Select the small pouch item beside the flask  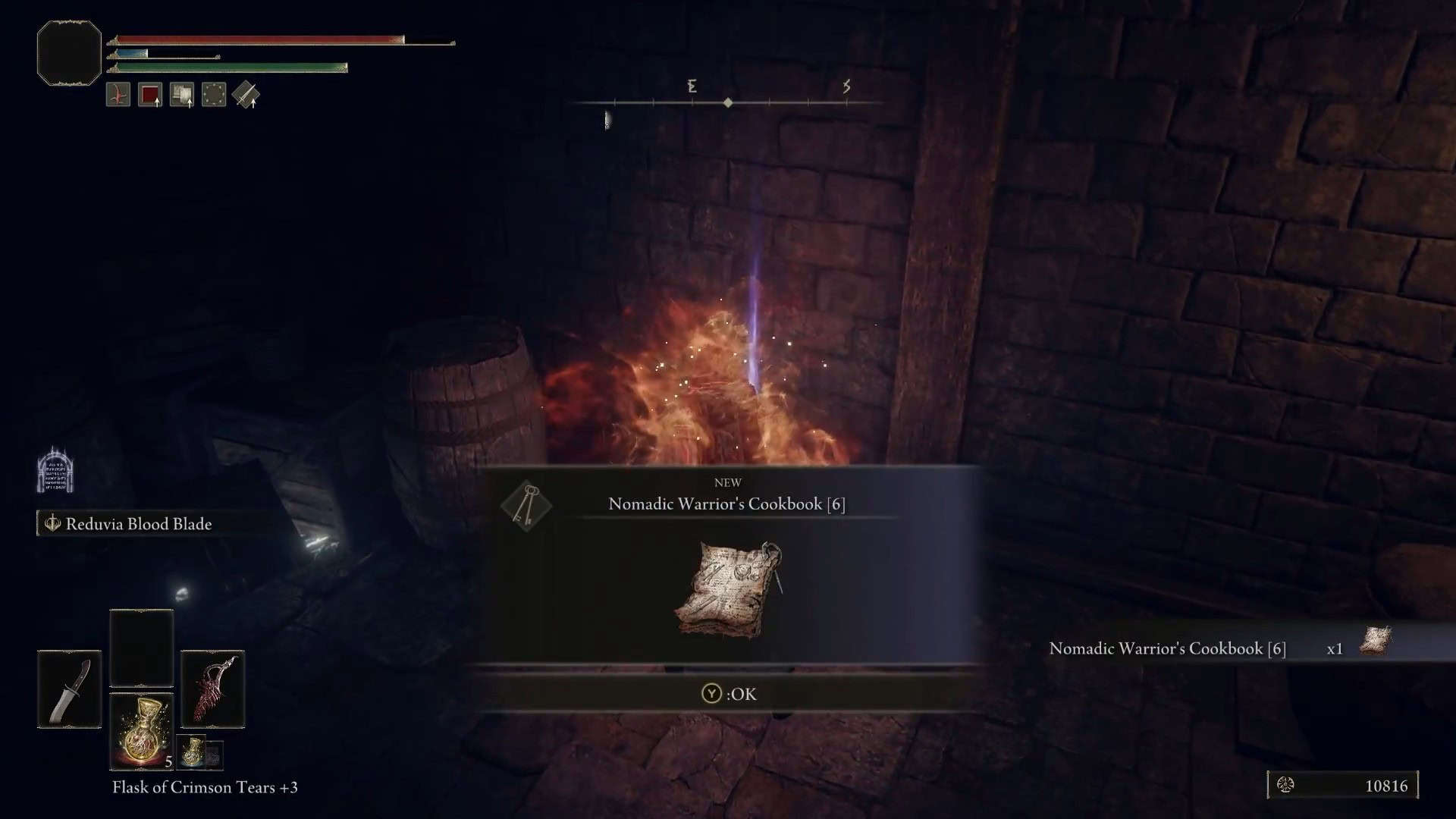[193, 752]
